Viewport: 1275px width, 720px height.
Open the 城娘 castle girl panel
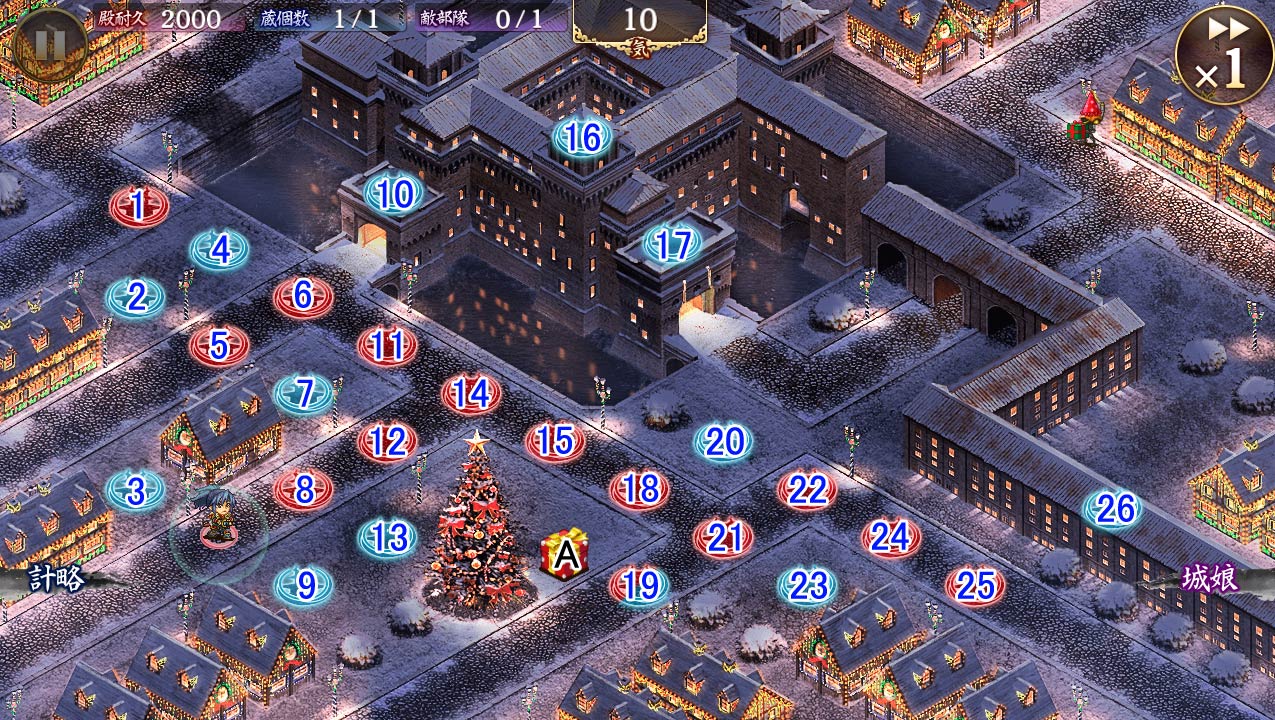pyautogui.click(x=1210, y=579)
